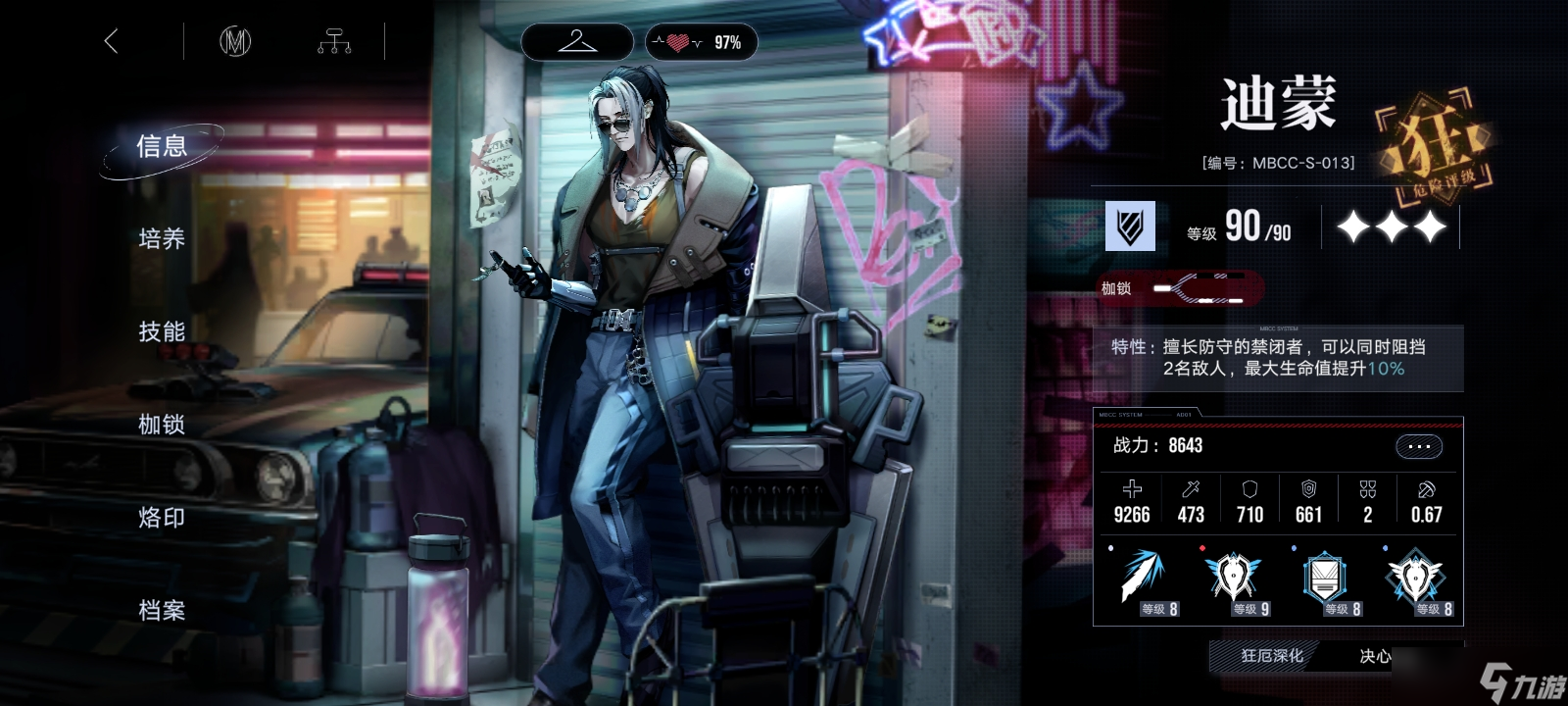This screenshot has width=1568, height=706.
Task: Go back using the arrow button
Action: pos(111,41)
